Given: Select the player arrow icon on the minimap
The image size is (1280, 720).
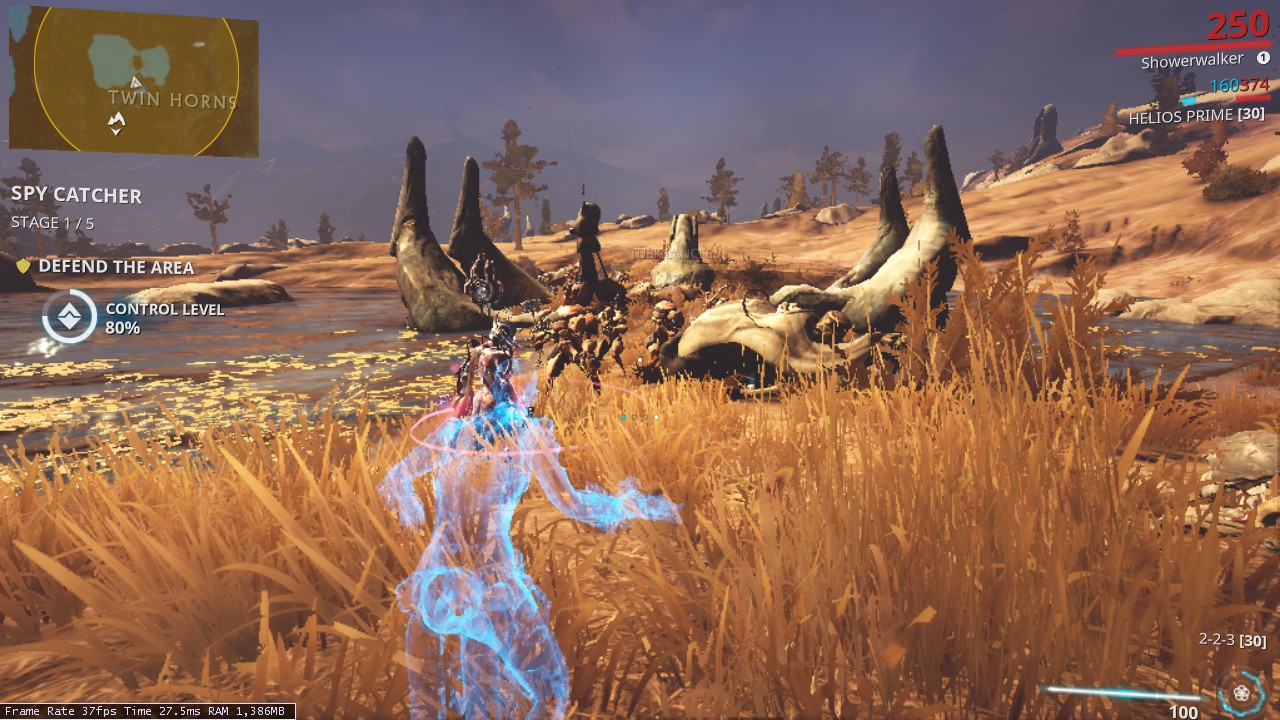Looking at the screenshot, I should (117, 119).
